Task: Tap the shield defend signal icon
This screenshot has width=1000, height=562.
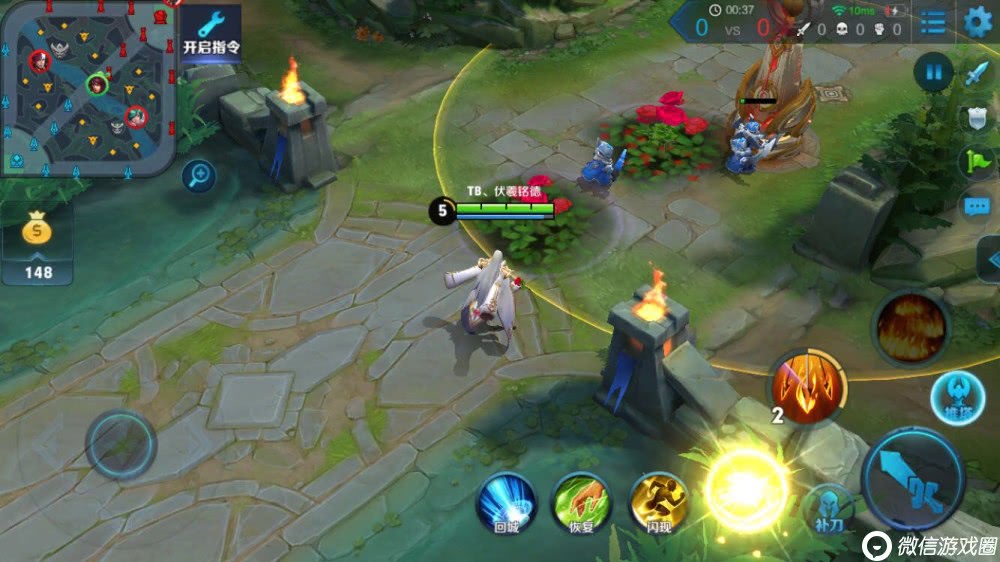Action: coord(977,117)
